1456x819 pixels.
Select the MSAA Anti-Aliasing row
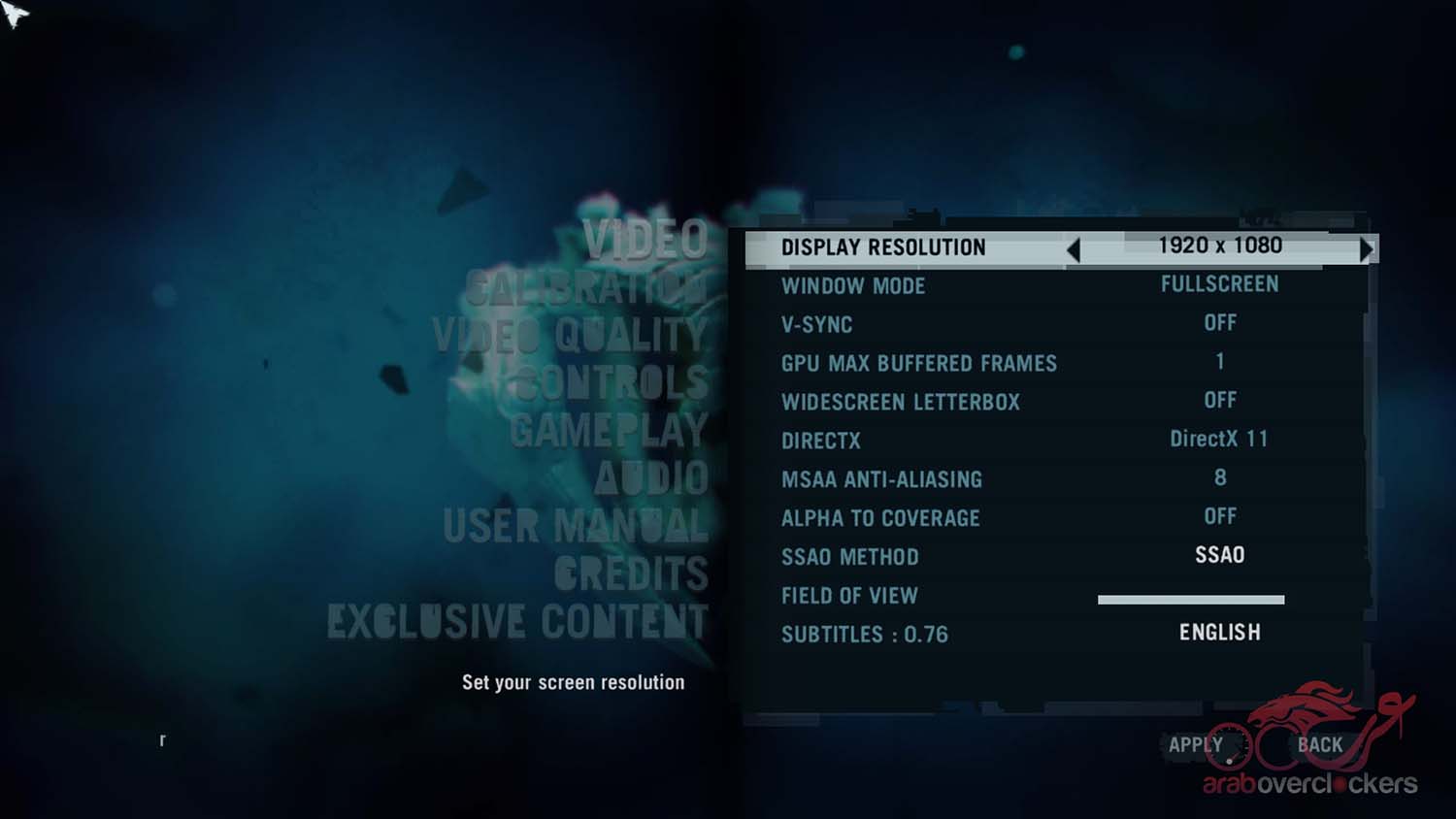[1053, 478]
